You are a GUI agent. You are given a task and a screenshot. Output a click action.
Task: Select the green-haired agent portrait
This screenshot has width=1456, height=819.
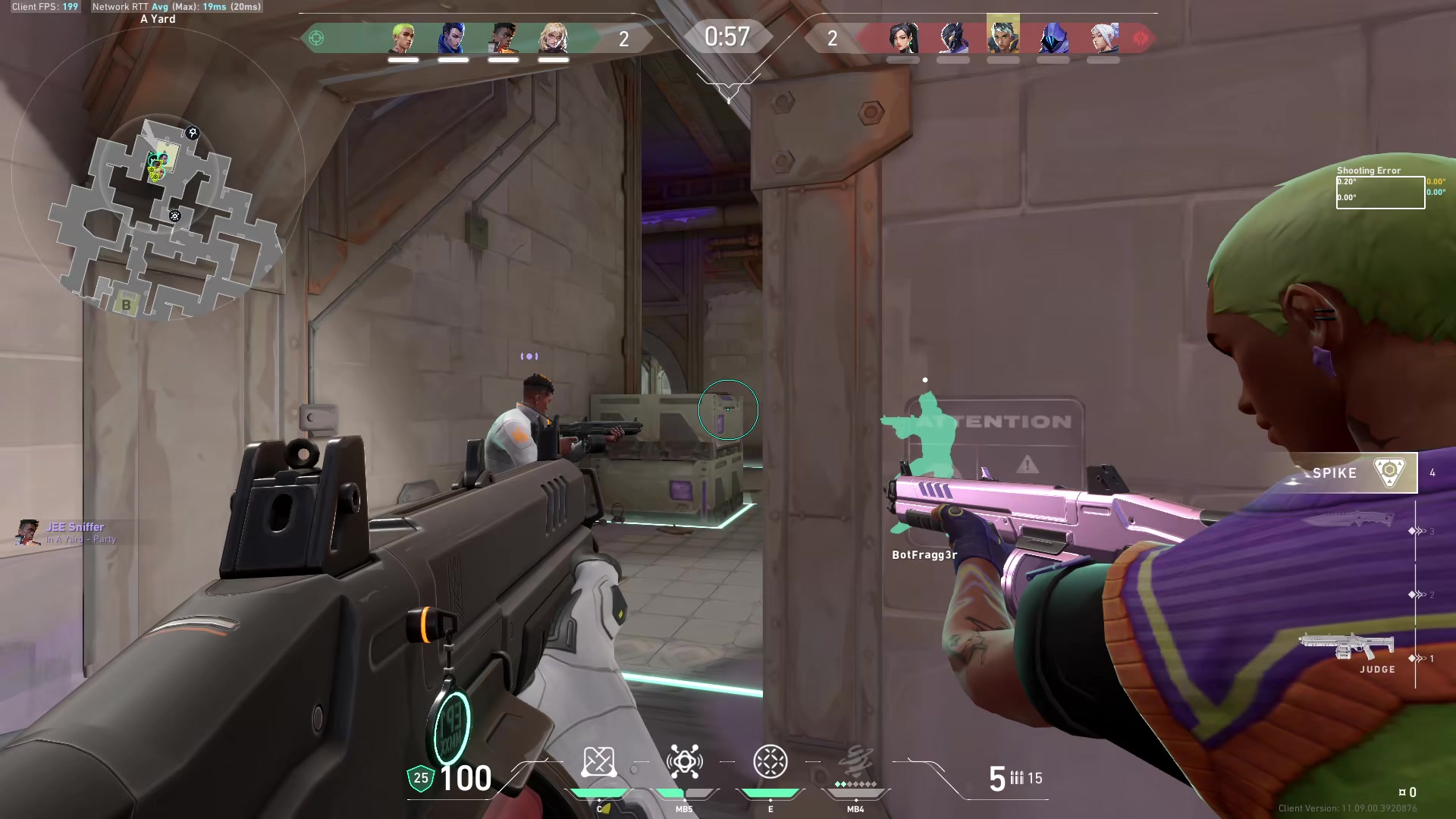point(403,38)
